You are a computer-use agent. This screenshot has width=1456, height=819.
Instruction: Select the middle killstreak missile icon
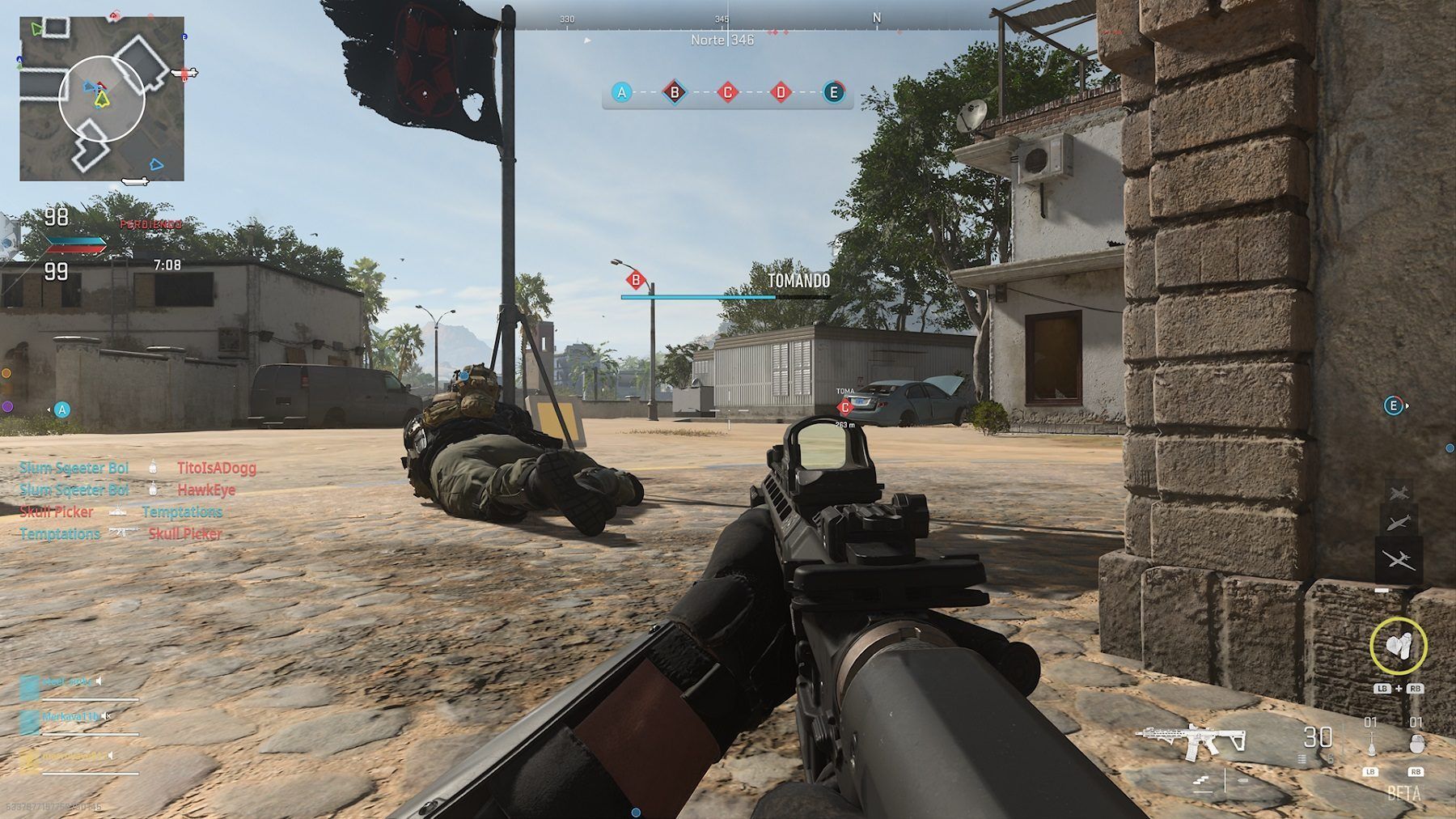pos(1396,524)
